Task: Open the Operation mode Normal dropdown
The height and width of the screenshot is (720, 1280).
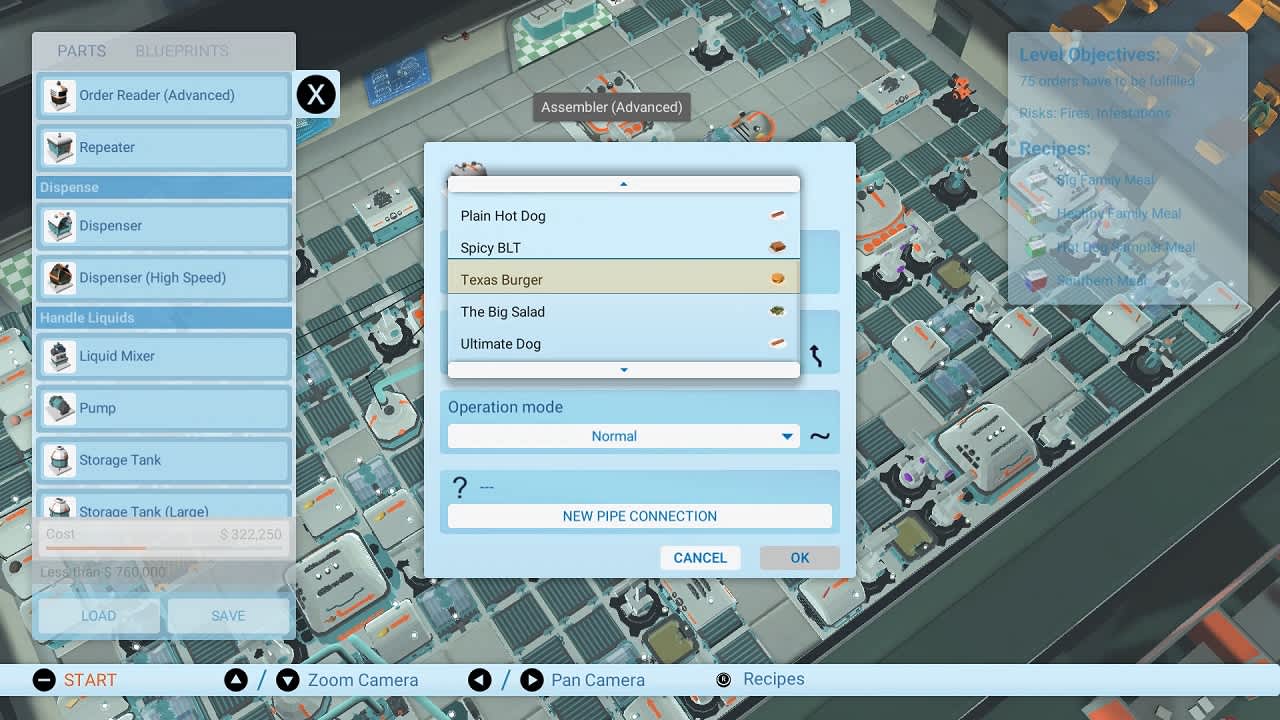Action: 622,436
